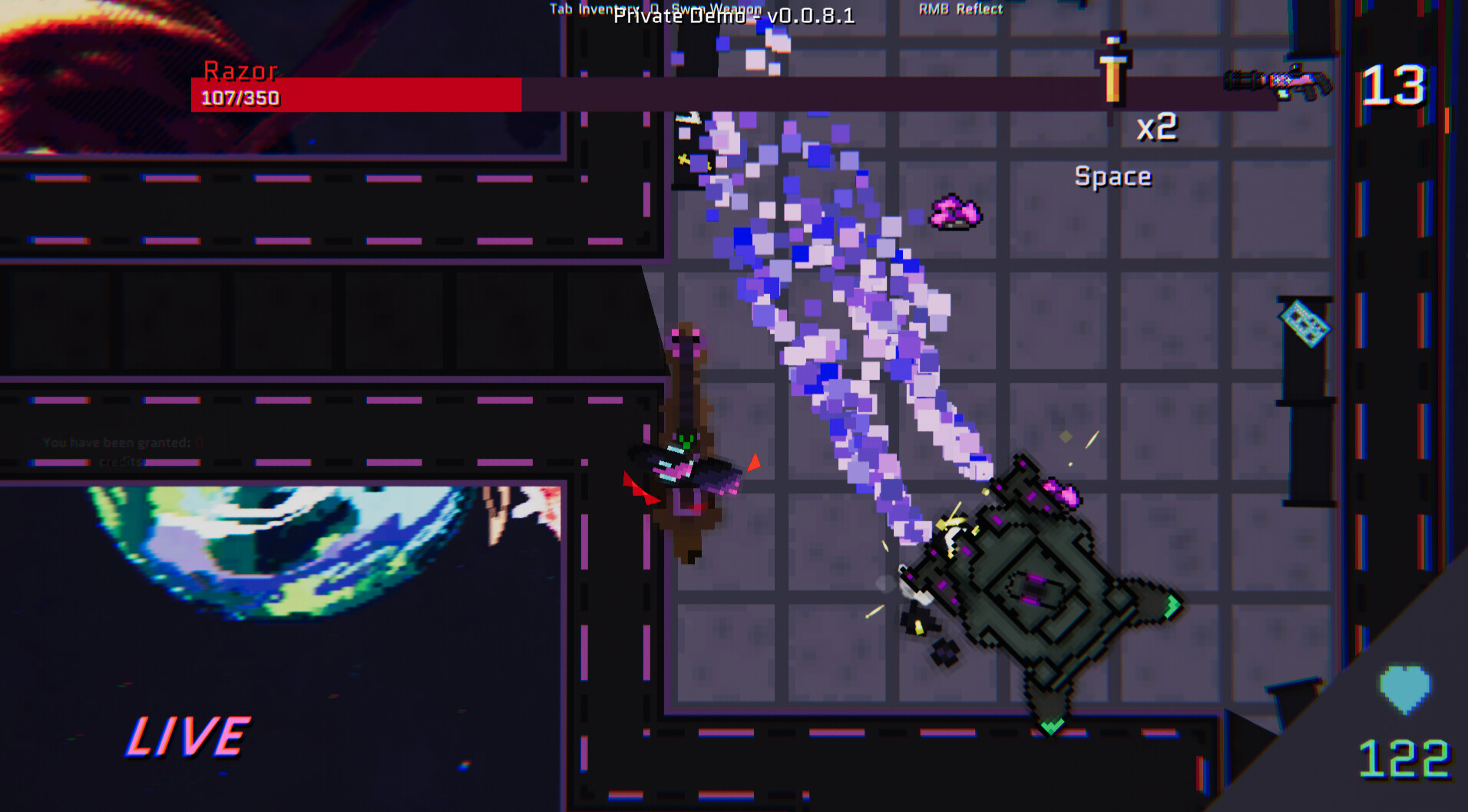Click the ammo counter showing 13

point(1392,86)
